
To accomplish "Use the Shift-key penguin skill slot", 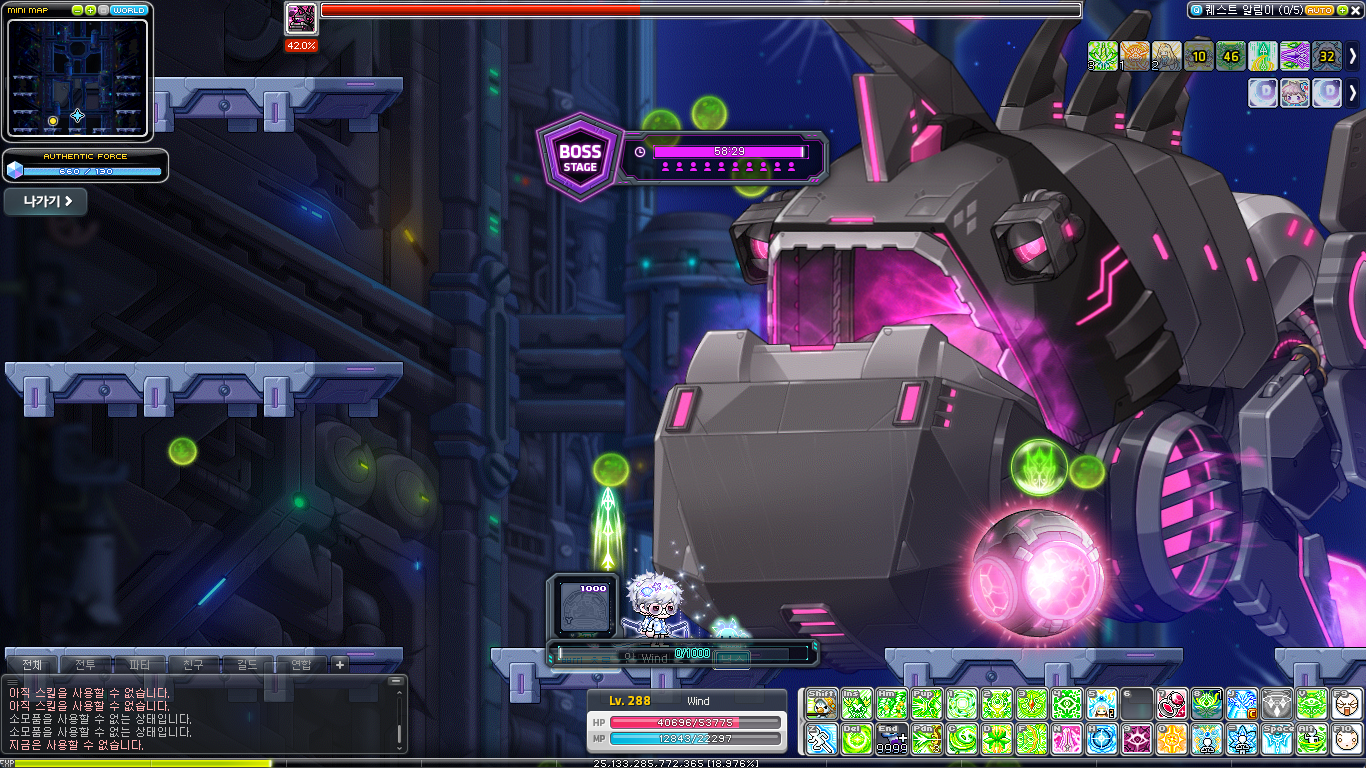I will click(821, 704).
